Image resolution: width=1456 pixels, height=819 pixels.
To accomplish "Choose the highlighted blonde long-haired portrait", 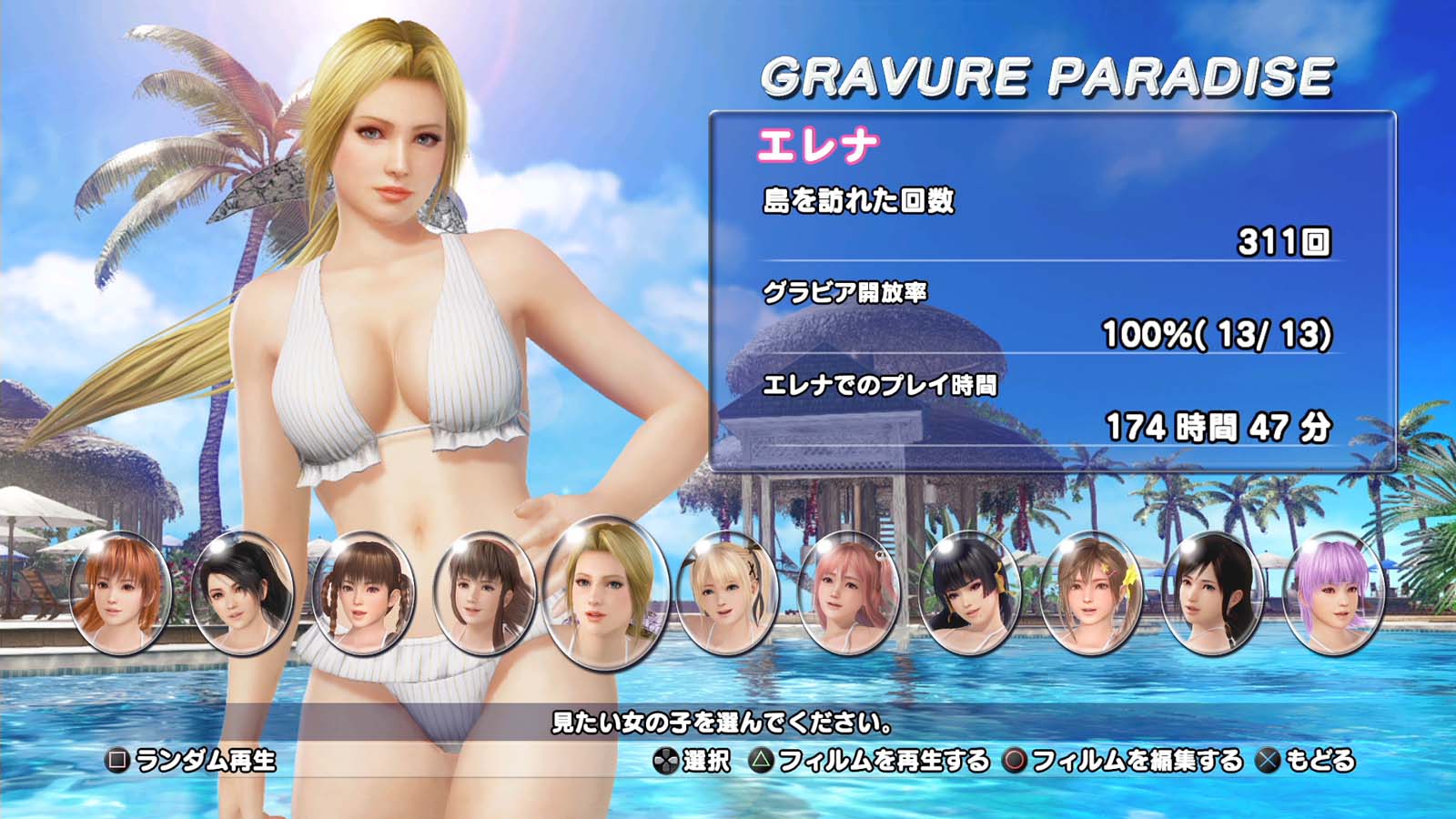I will coord(605,592).
